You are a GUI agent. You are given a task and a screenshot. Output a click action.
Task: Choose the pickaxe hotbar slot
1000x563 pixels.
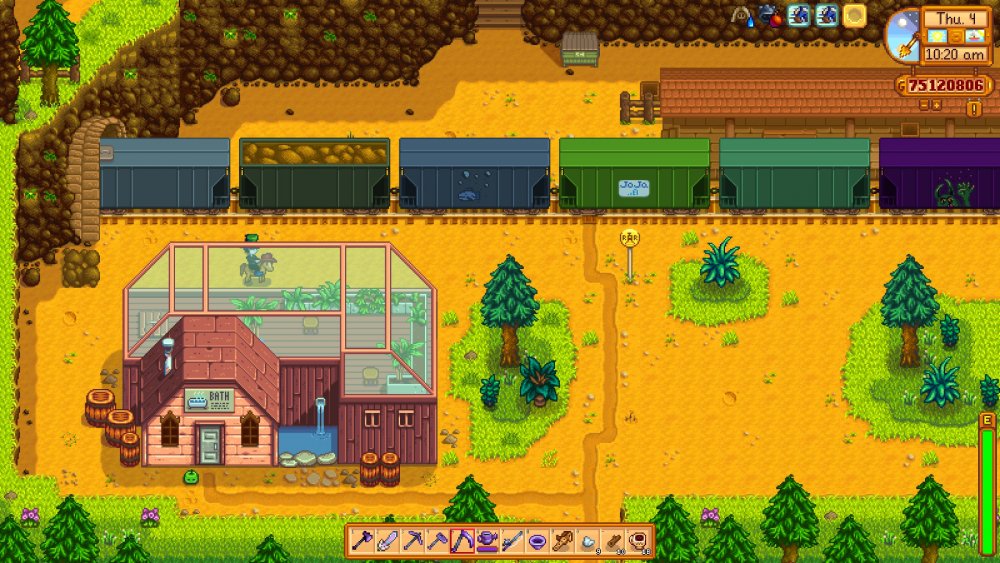tap(412, 541)
